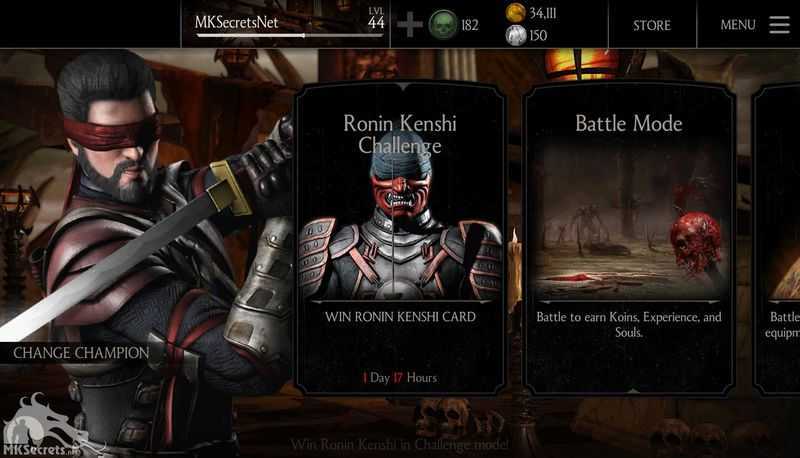Screen dimensions: 800x458
Task: Tap the gold Koins currency icon
Action: (x=516, y=12)
